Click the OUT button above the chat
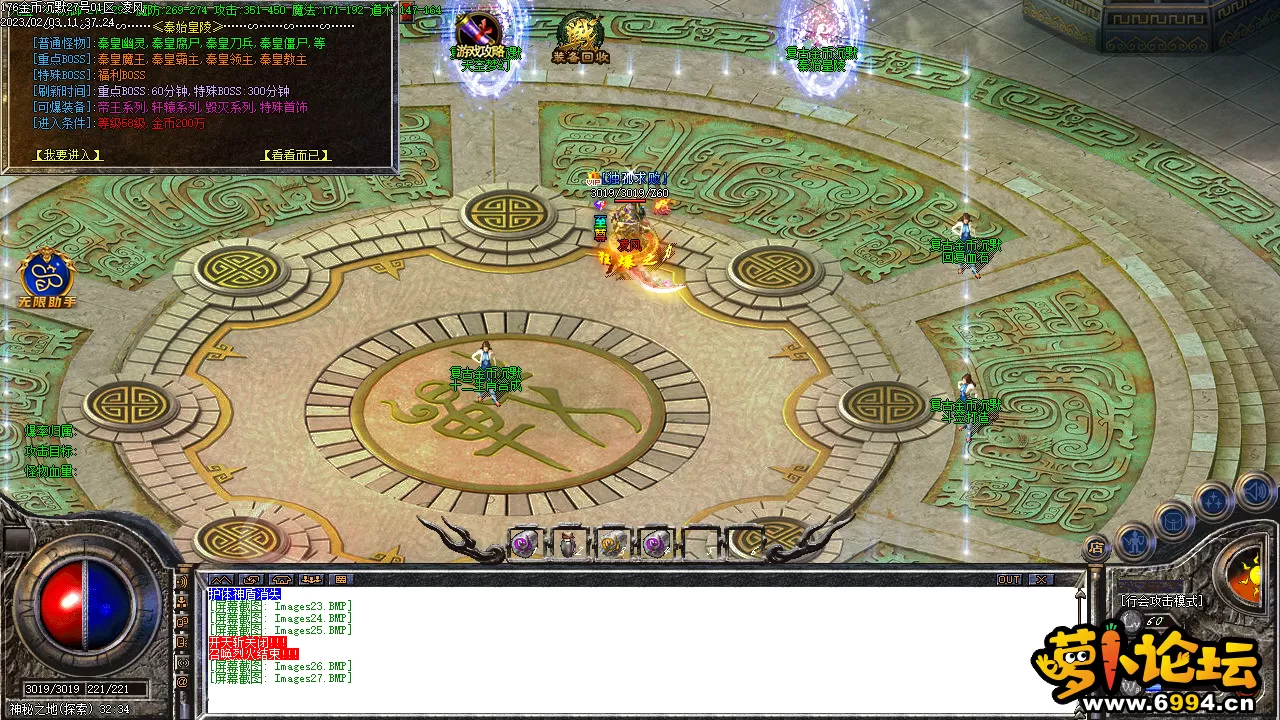Screen dimensions: 1280x720 pyautogui.click(x=1009, y=580)
